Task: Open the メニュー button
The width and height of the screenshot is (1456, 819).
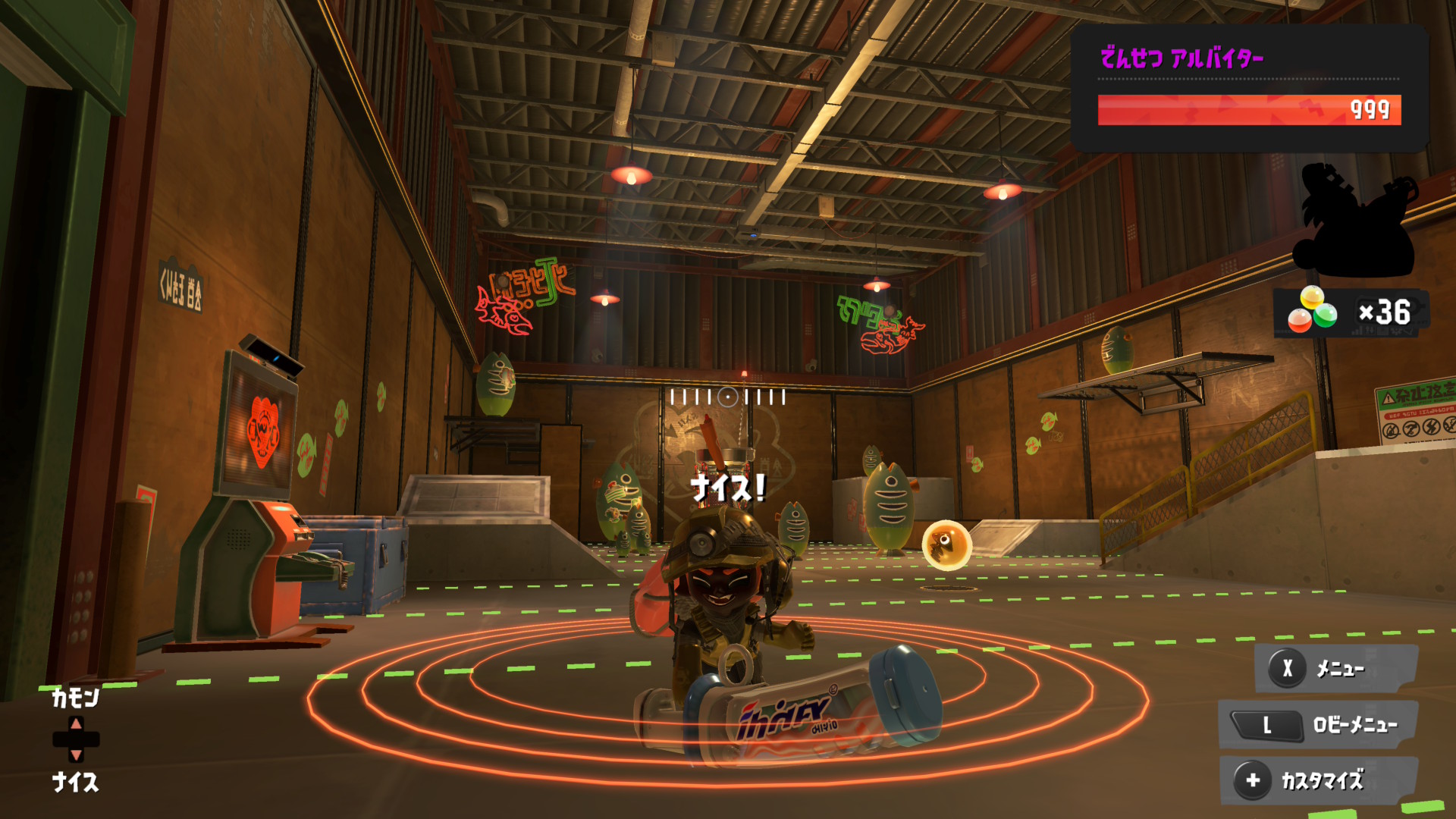Action: click(1336, 668)
